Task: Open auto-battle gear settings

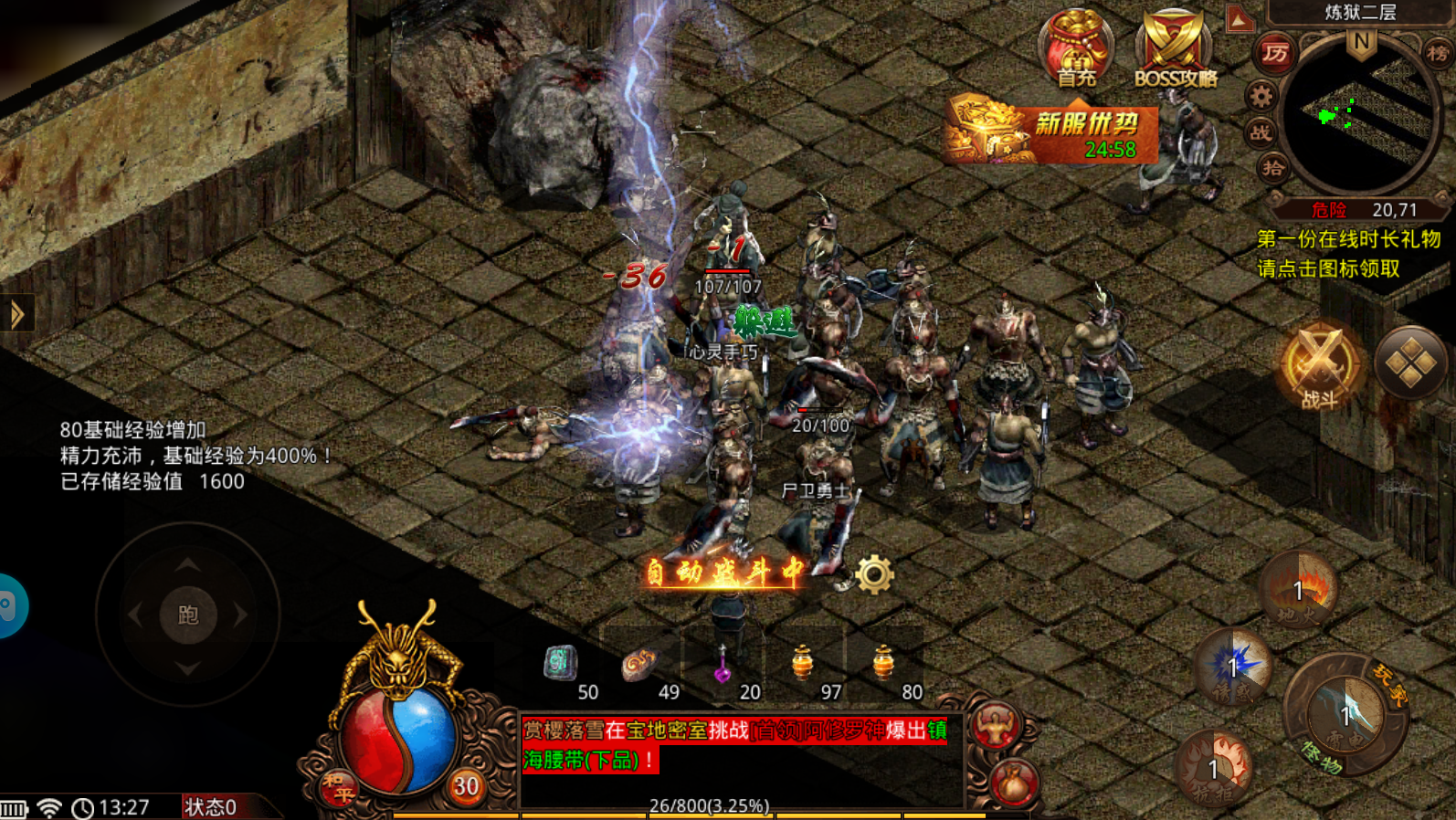Action: (x=874, y=574)
